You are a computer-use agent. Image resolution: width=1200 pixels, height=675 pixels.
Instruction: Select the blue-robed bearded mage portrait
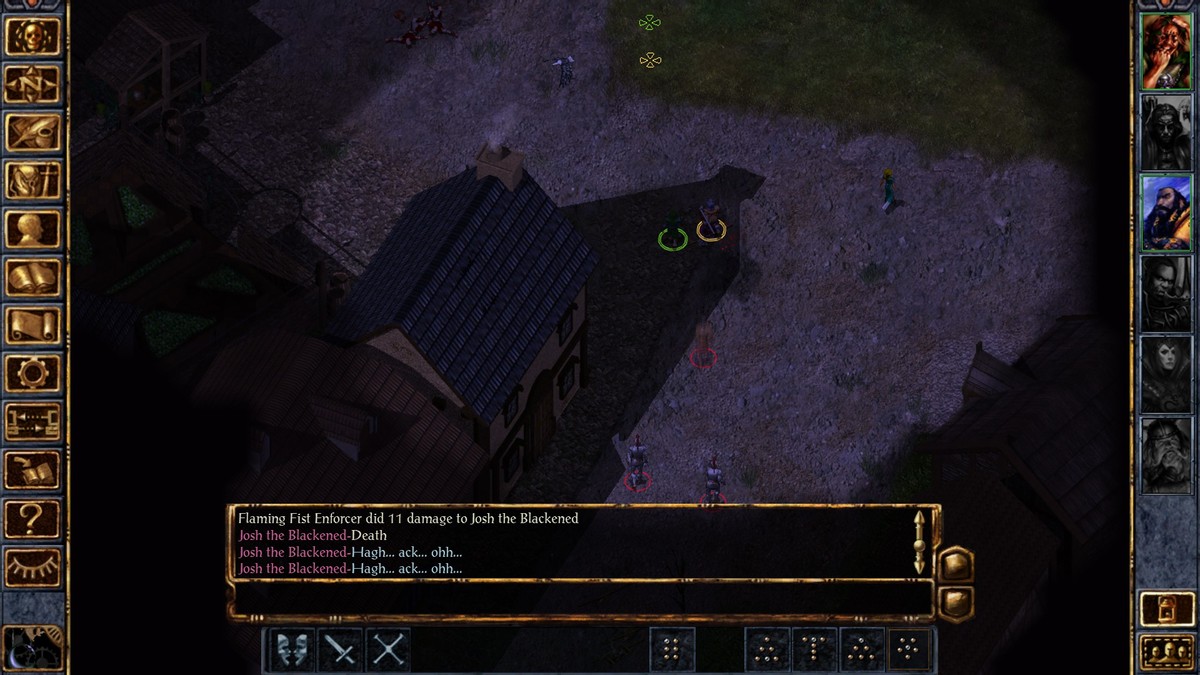pos(1166,213)
